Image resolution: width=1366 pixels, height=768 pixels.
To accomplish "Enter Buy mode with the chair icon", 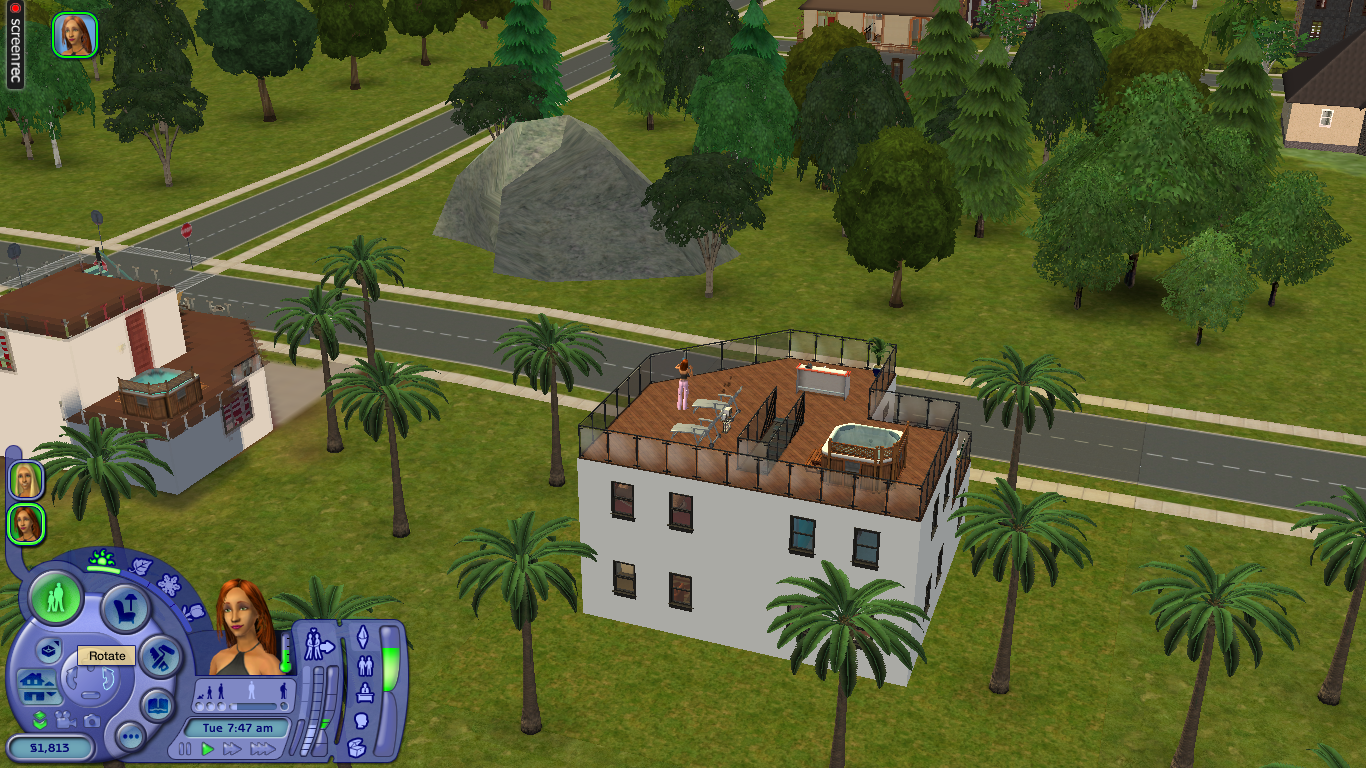I will coord(125,608).
